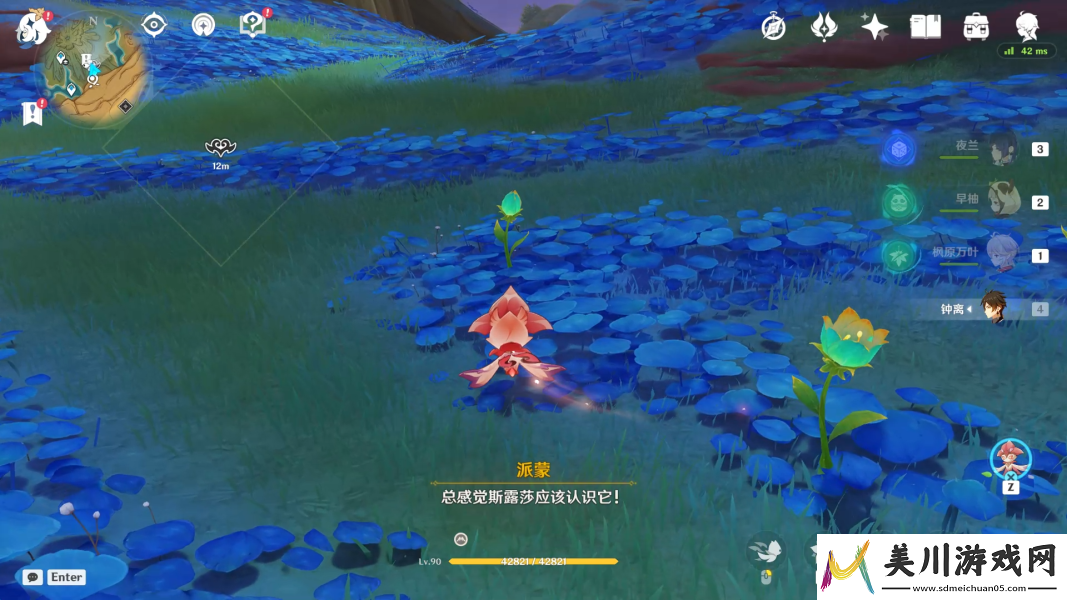Open the quest banner with exclamation mark

pos(33,113)
